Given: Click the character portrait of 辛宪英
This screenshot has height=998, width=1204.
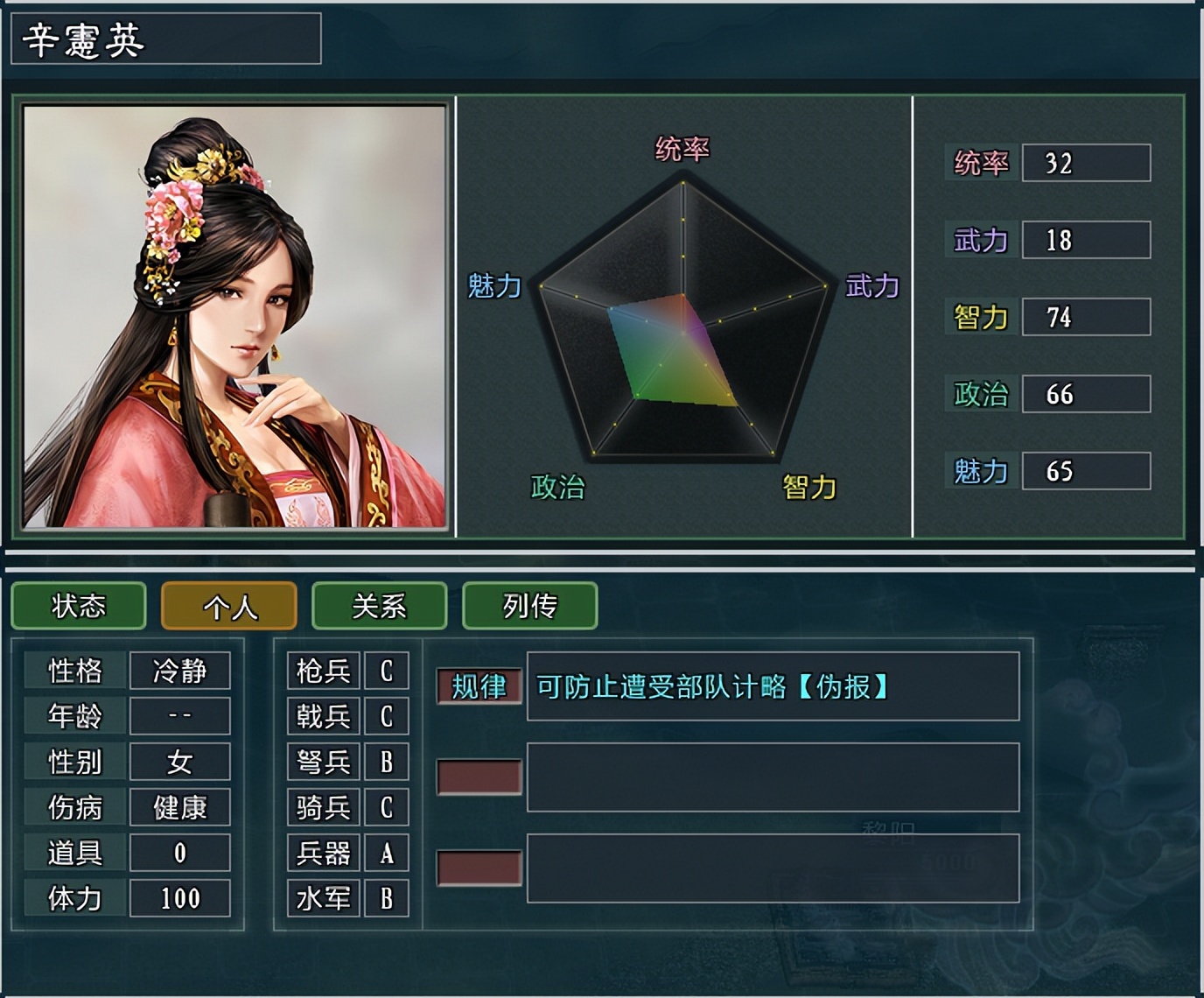Looking at the screenshot, I should [232, 315].
